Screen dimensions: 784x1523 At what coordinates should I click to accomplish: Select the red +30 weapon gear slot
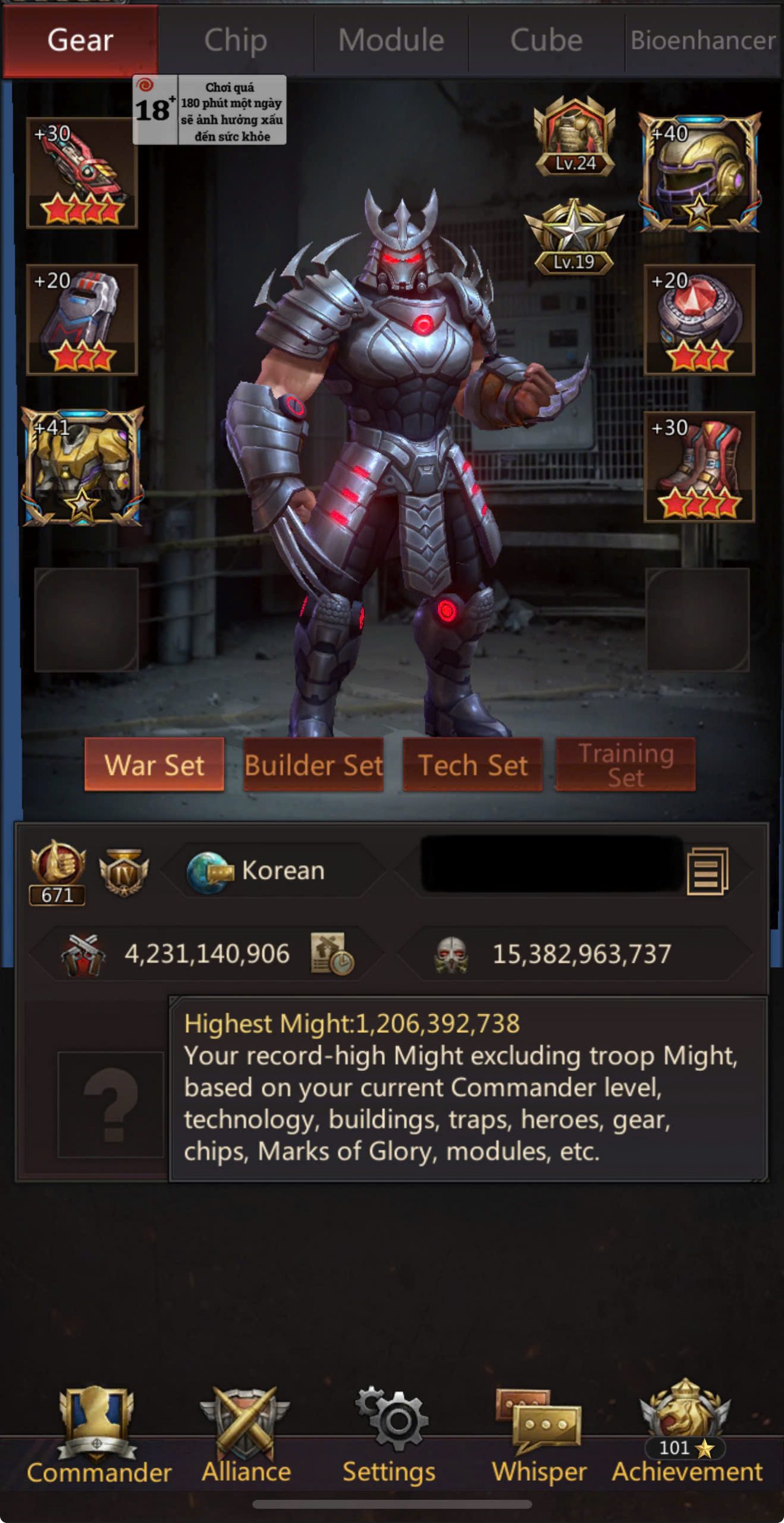click(82, 173)
